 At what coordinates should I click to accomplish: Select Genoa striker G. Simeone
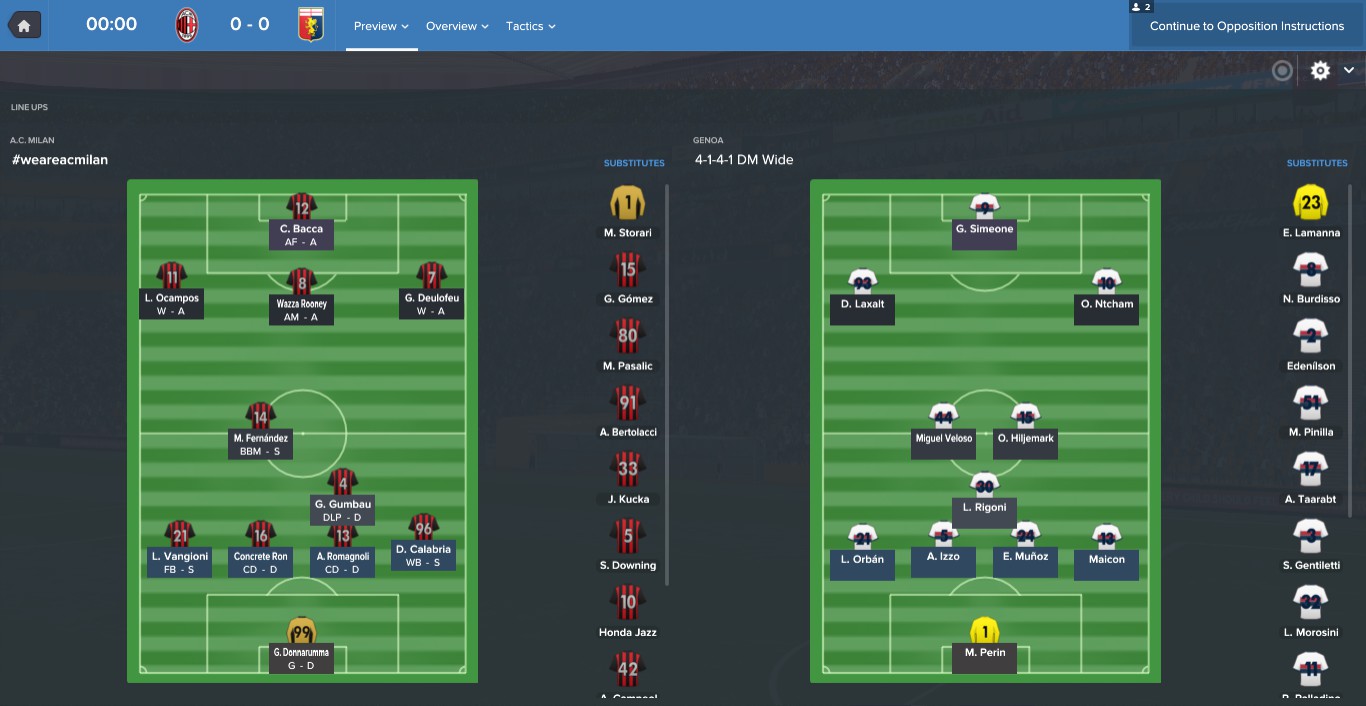pyautogui.click(x=985, y=220)
